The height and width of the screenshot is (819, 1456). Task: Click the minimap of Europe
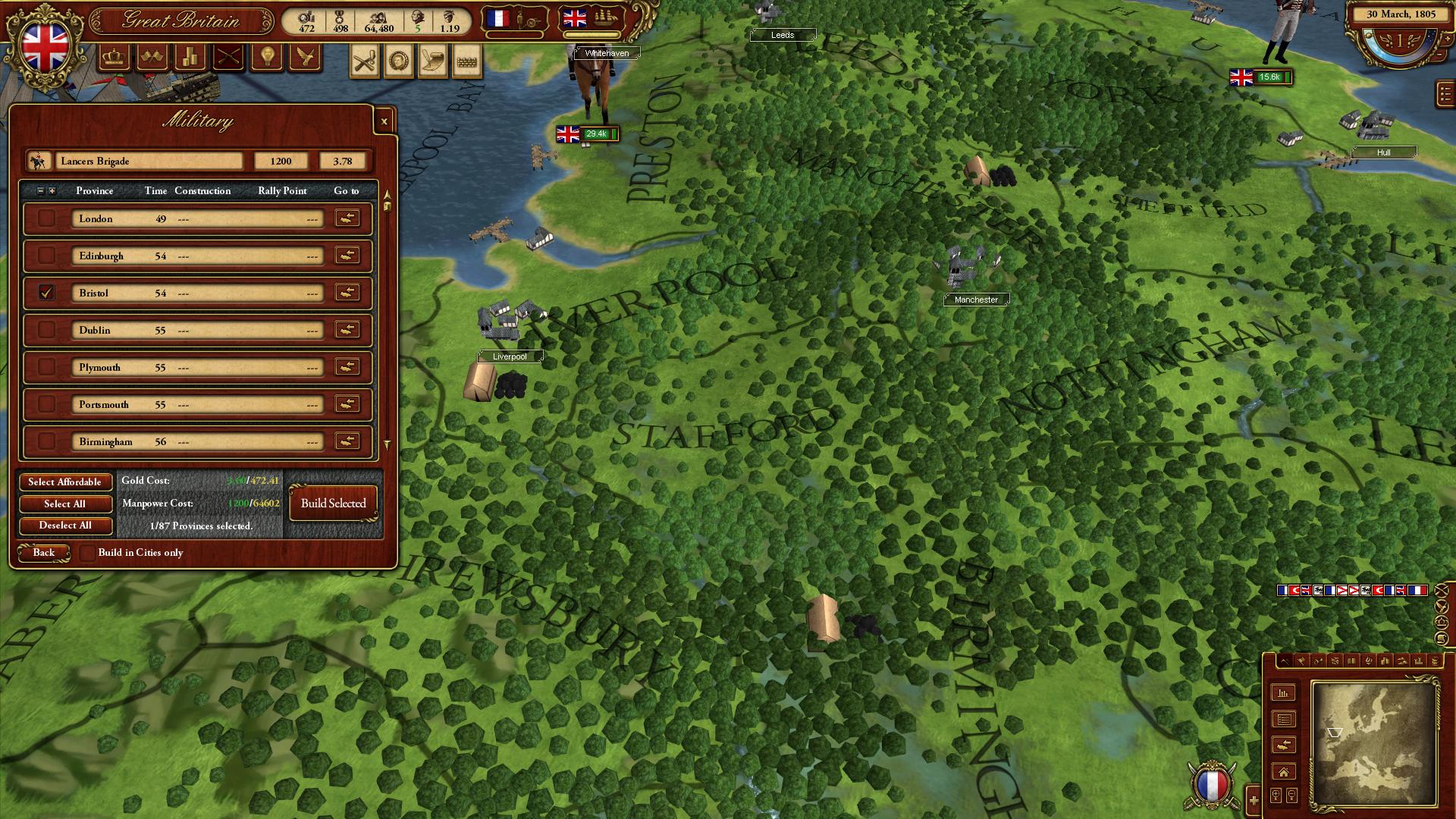coord(1373,743)
